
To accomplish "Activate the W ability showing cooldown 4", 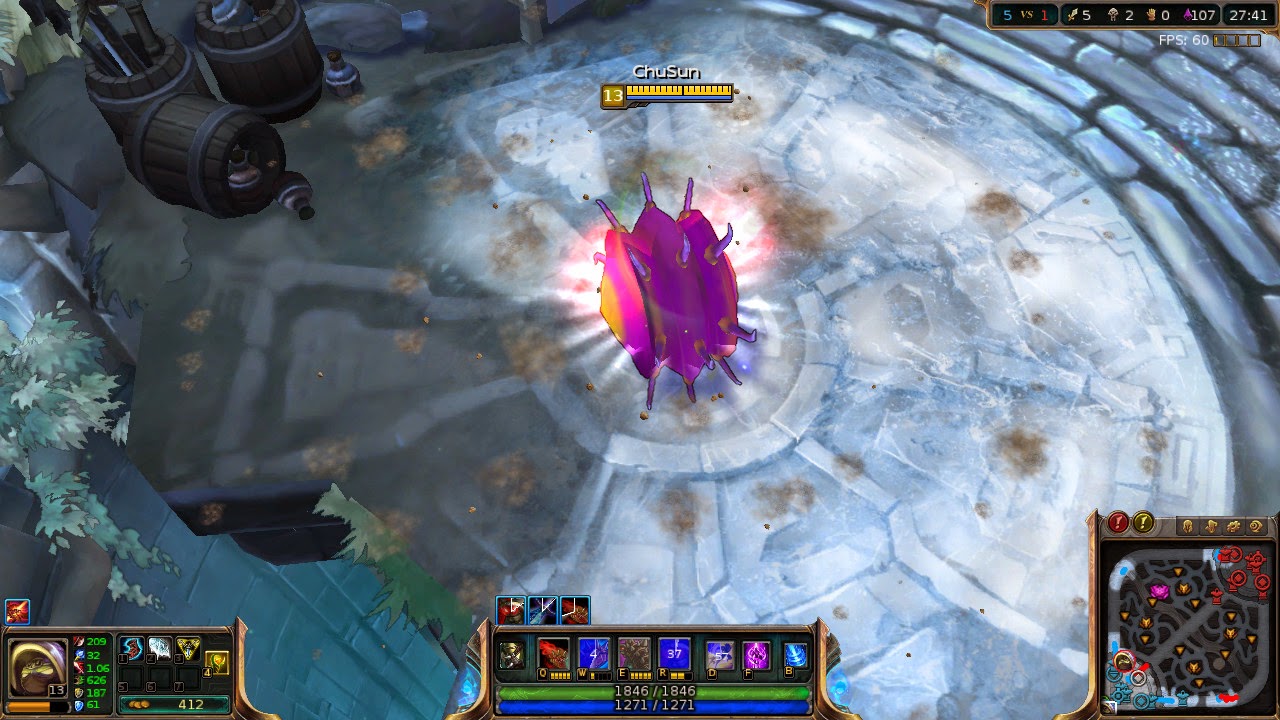I will coord(593,653).
